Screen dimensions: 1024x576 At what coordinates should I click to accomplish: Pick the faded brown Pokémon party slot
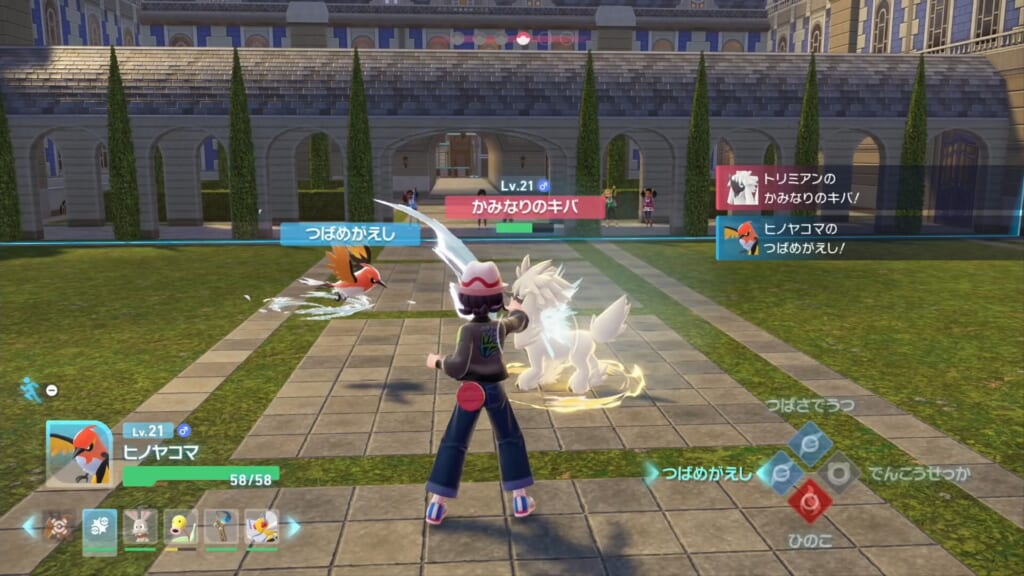point(58,527)
